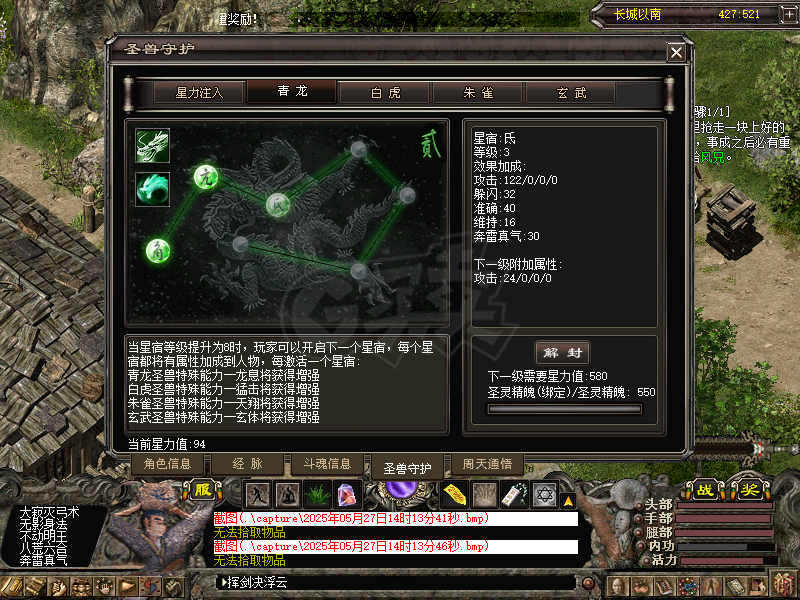Screen dimensions: 800x600
Task: Open the 斗魂信息 tab
Action: click(x=326, y=464)
